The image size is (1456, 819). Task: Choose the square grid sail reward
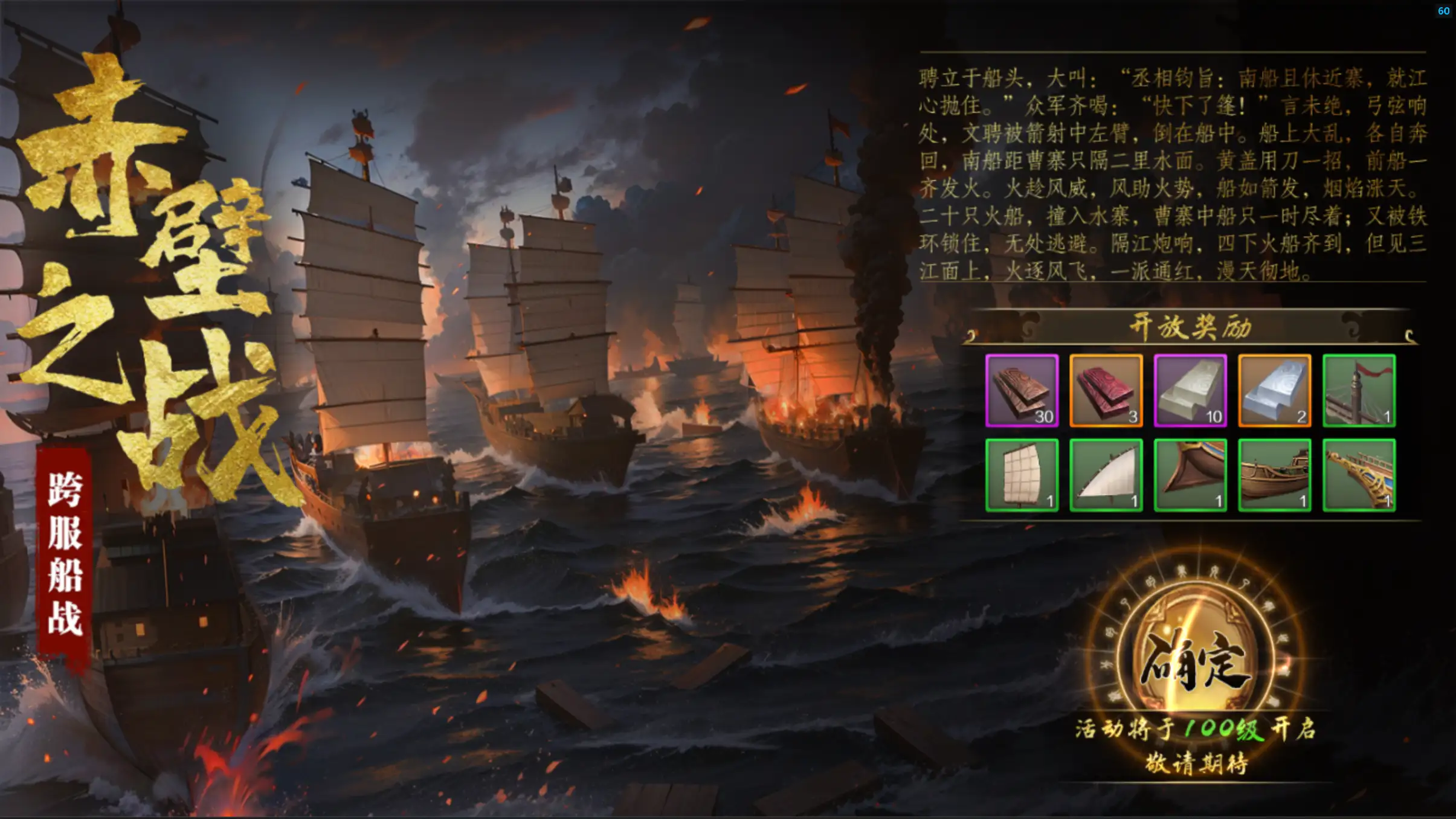point(1022,475)
